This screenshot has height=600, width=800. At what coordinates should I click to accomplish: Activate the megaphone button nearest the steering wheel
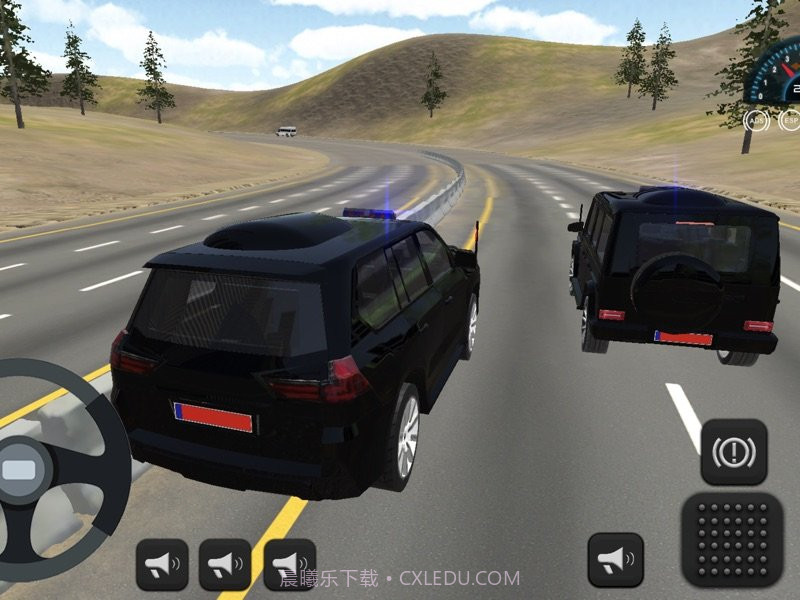click(162, 565)
